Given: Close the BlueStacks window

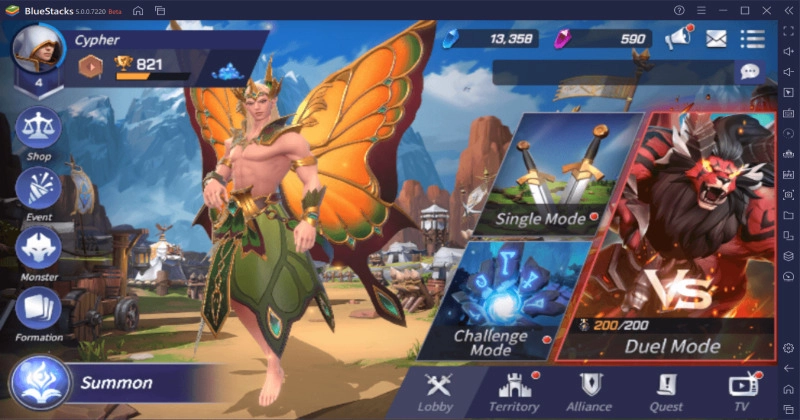Looking at the screenshot, I should (x=765, y=10).
